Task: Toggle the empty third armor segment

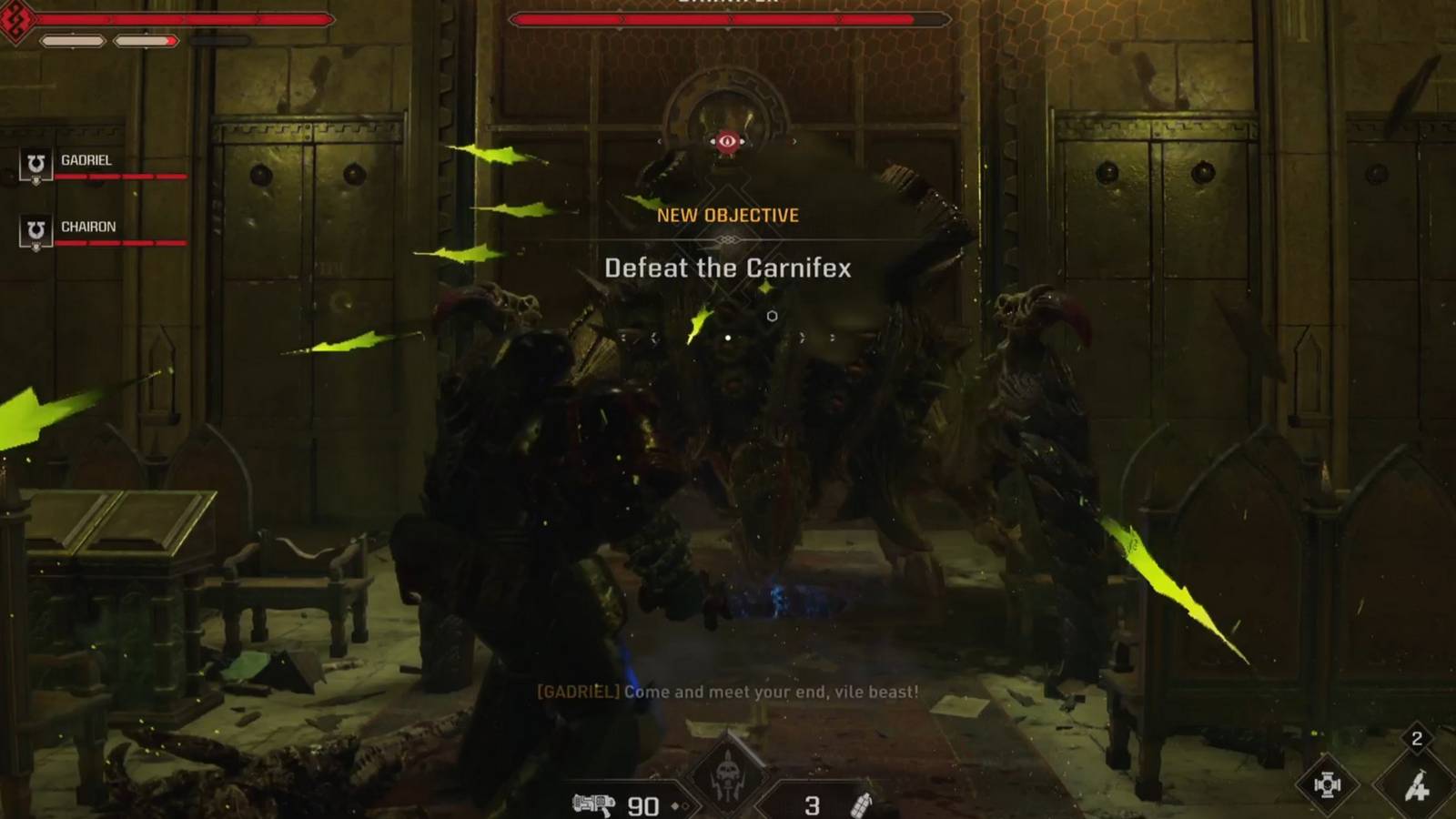Action: [x=219, y=40]
